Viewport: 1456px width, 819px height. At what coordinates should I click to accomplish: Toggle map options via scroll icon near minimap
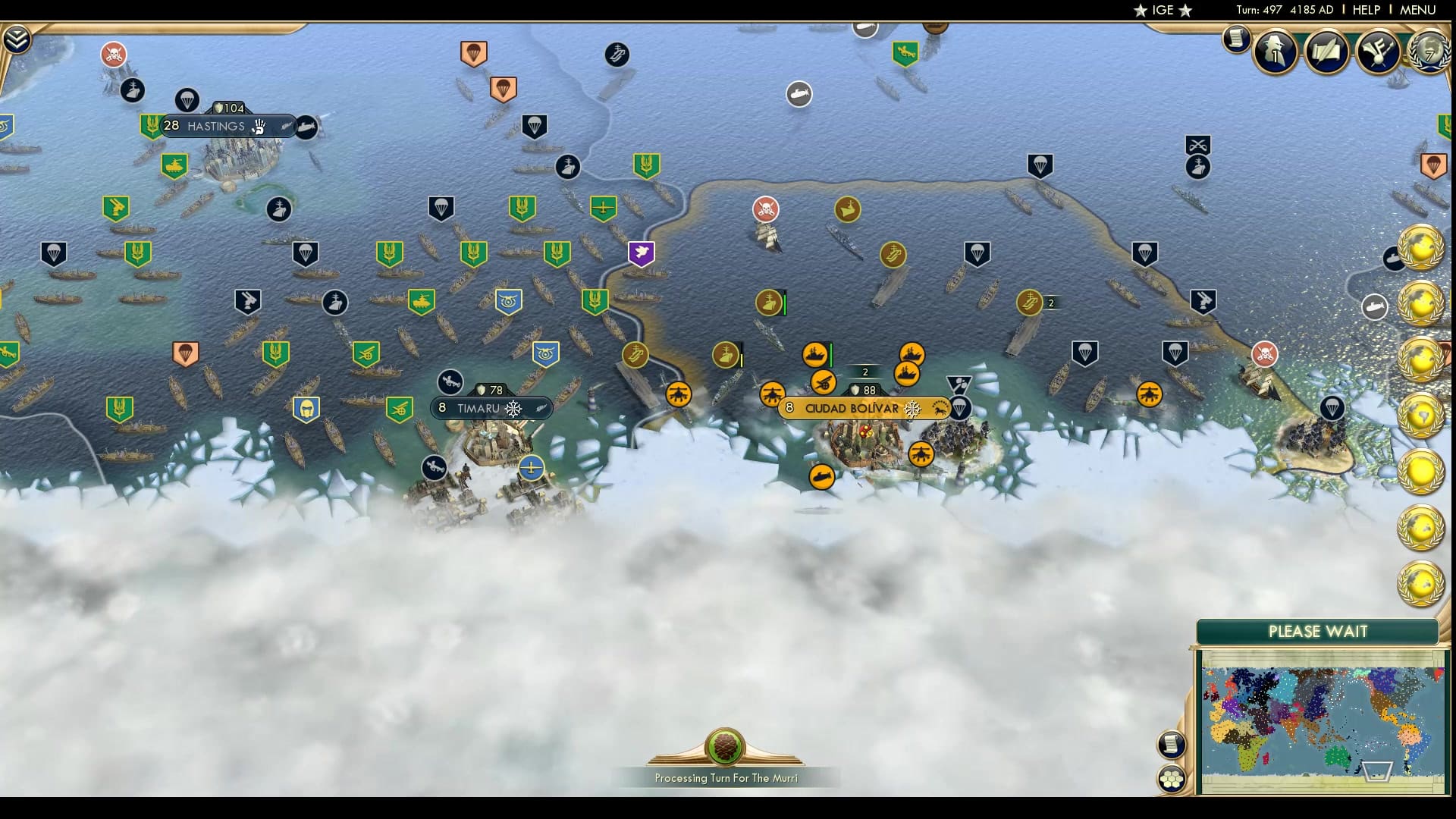click(1172, 744)
